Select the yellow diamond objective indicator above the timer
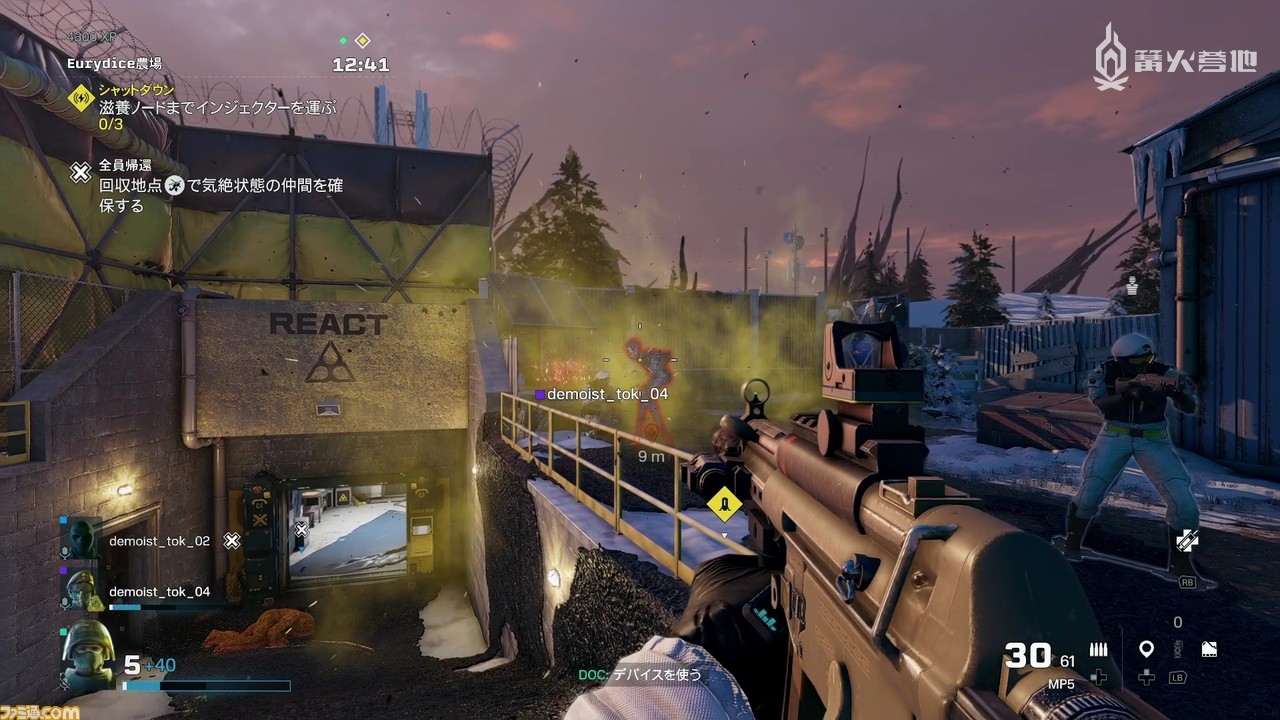Image resolution: width=1280 pixels, height=720 pixels. click(x=362, y=41)
